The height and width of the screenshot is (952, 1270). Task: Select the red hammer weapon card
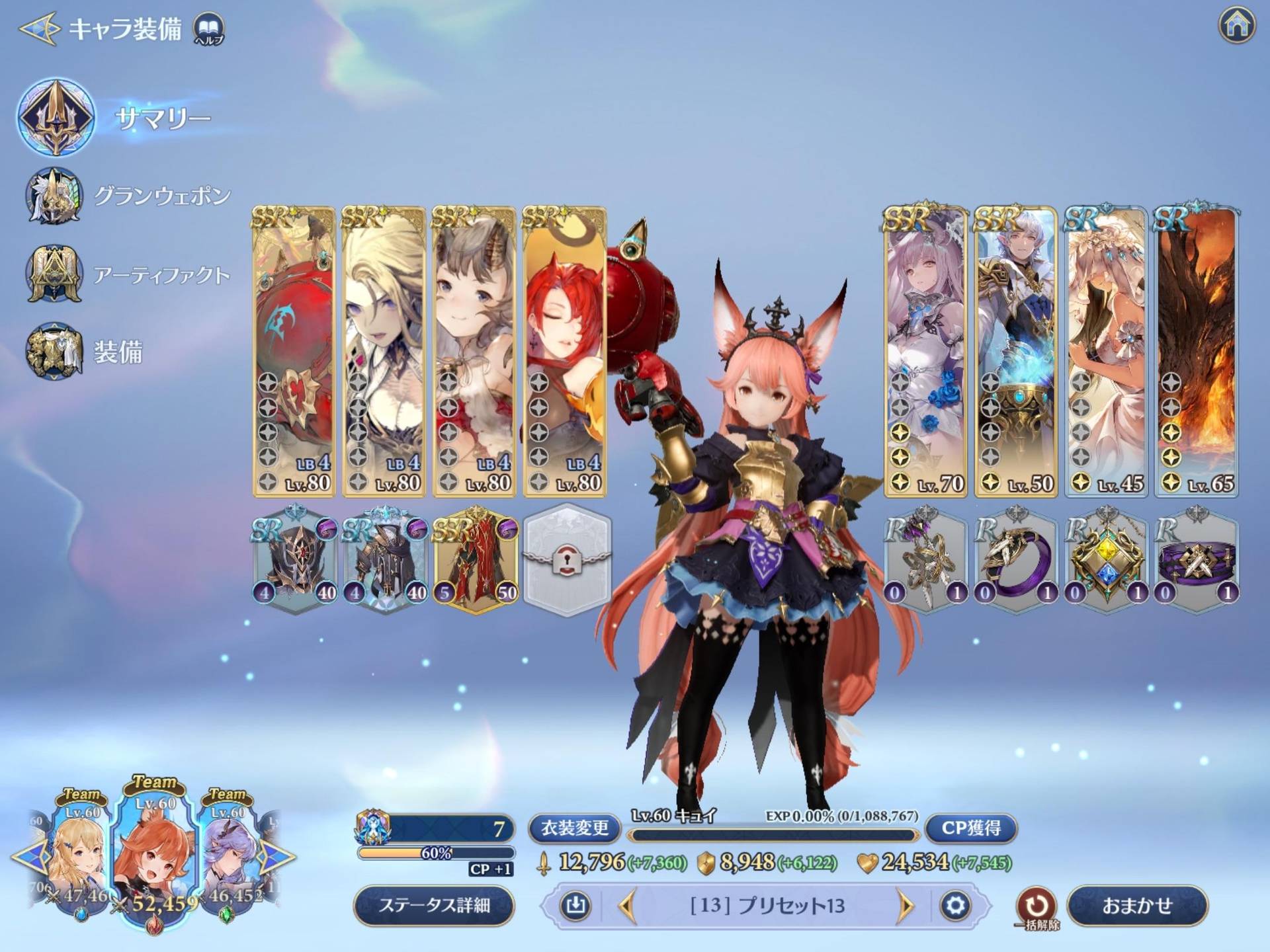[x=294, y=352]
